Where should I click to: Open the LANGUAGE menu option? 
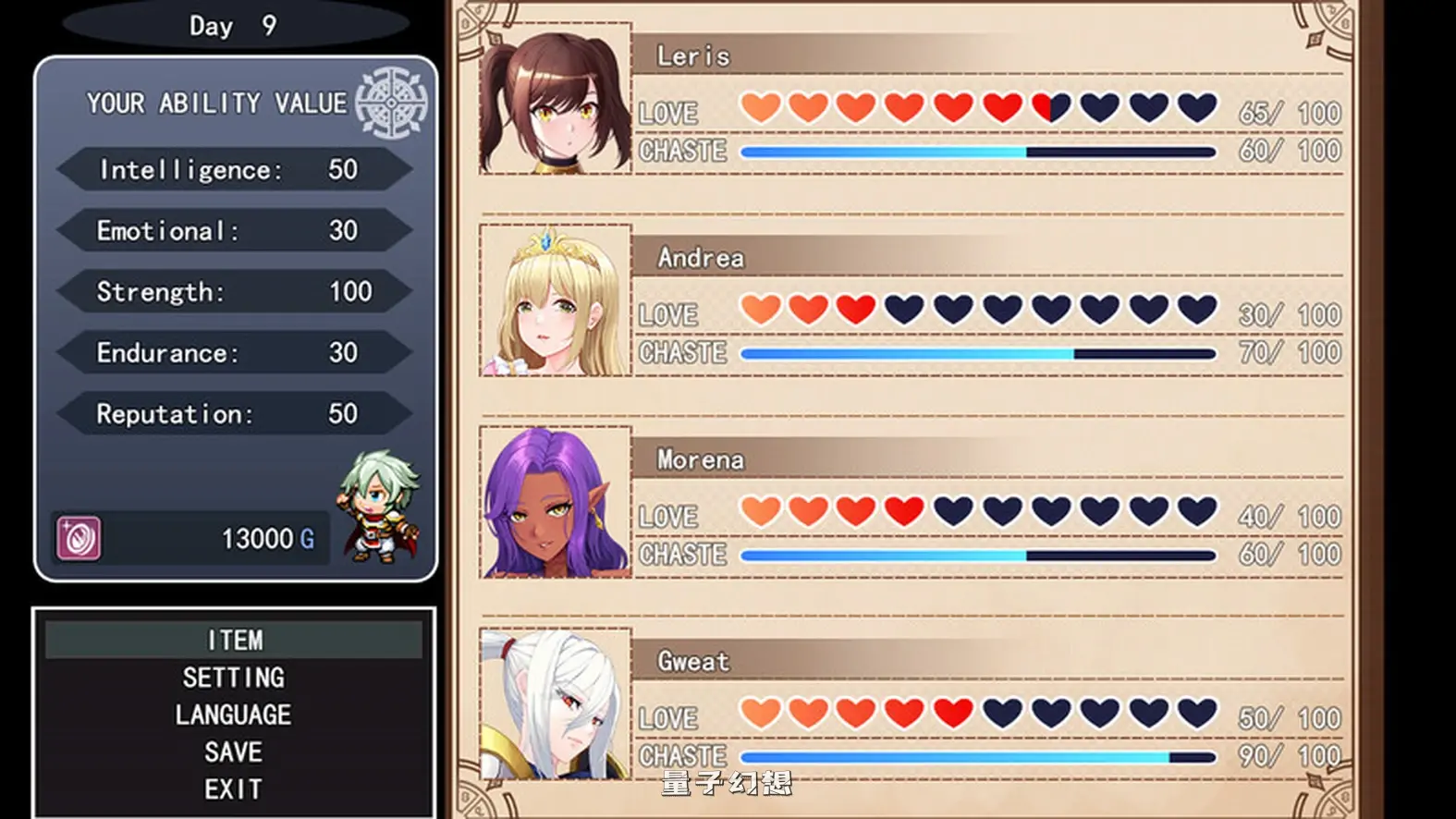tap(234, 714)
